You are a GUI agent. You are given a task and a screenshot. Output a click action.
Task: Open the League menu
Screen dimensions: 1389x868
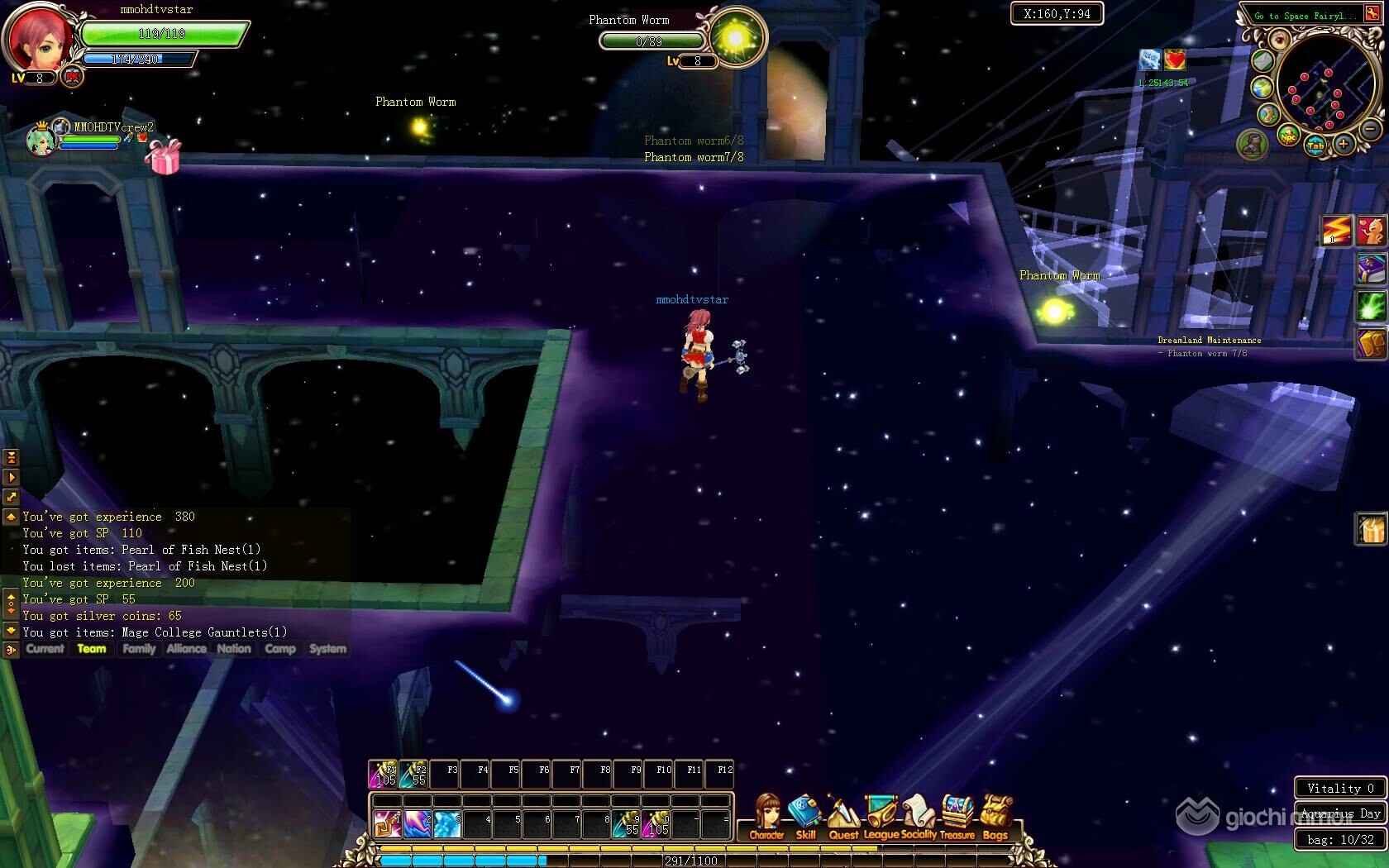[x=881, y=818]
